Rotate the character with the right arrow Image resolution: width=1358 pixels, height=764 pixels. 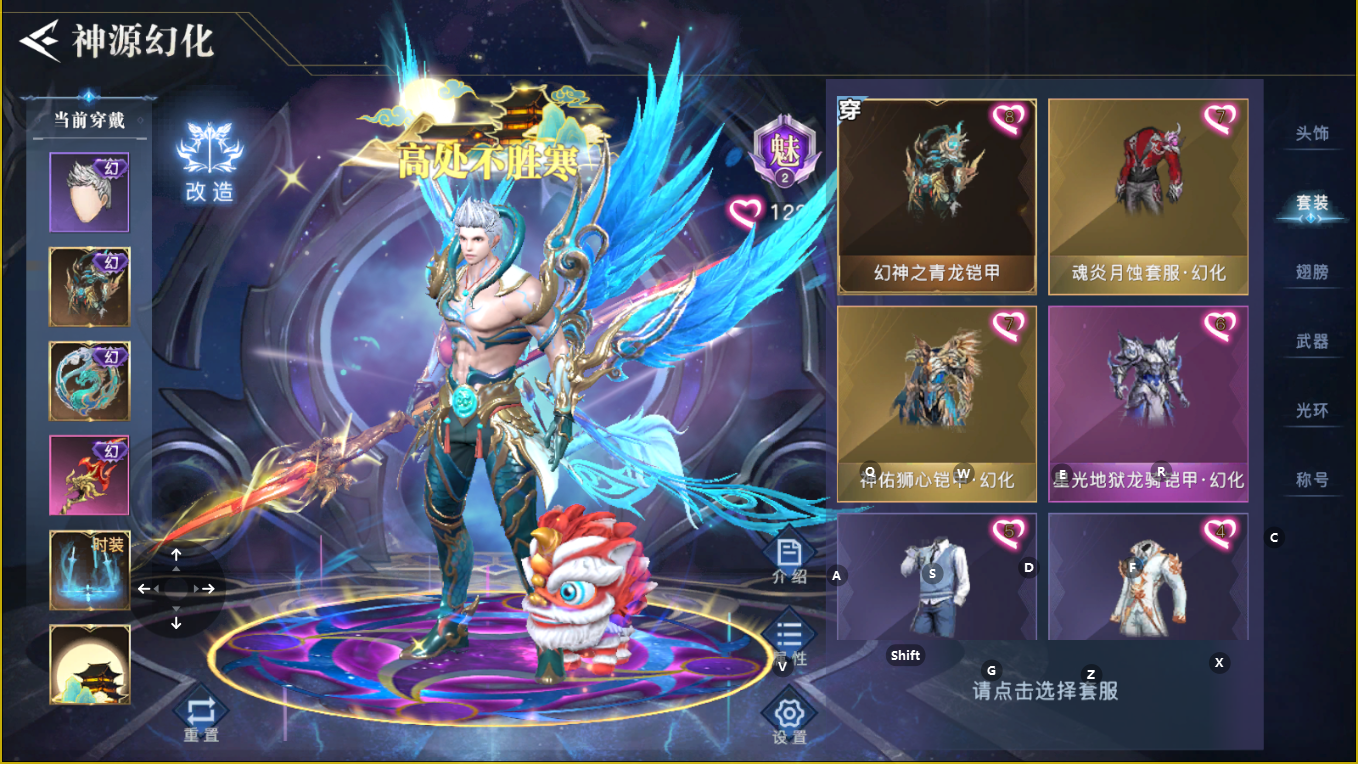(209, 589)
